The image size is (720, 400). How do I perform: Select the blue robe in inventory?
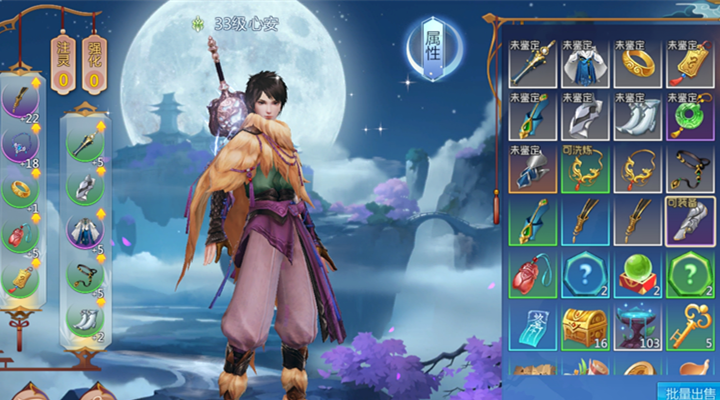pyautogui.click(x=585, y=64)
